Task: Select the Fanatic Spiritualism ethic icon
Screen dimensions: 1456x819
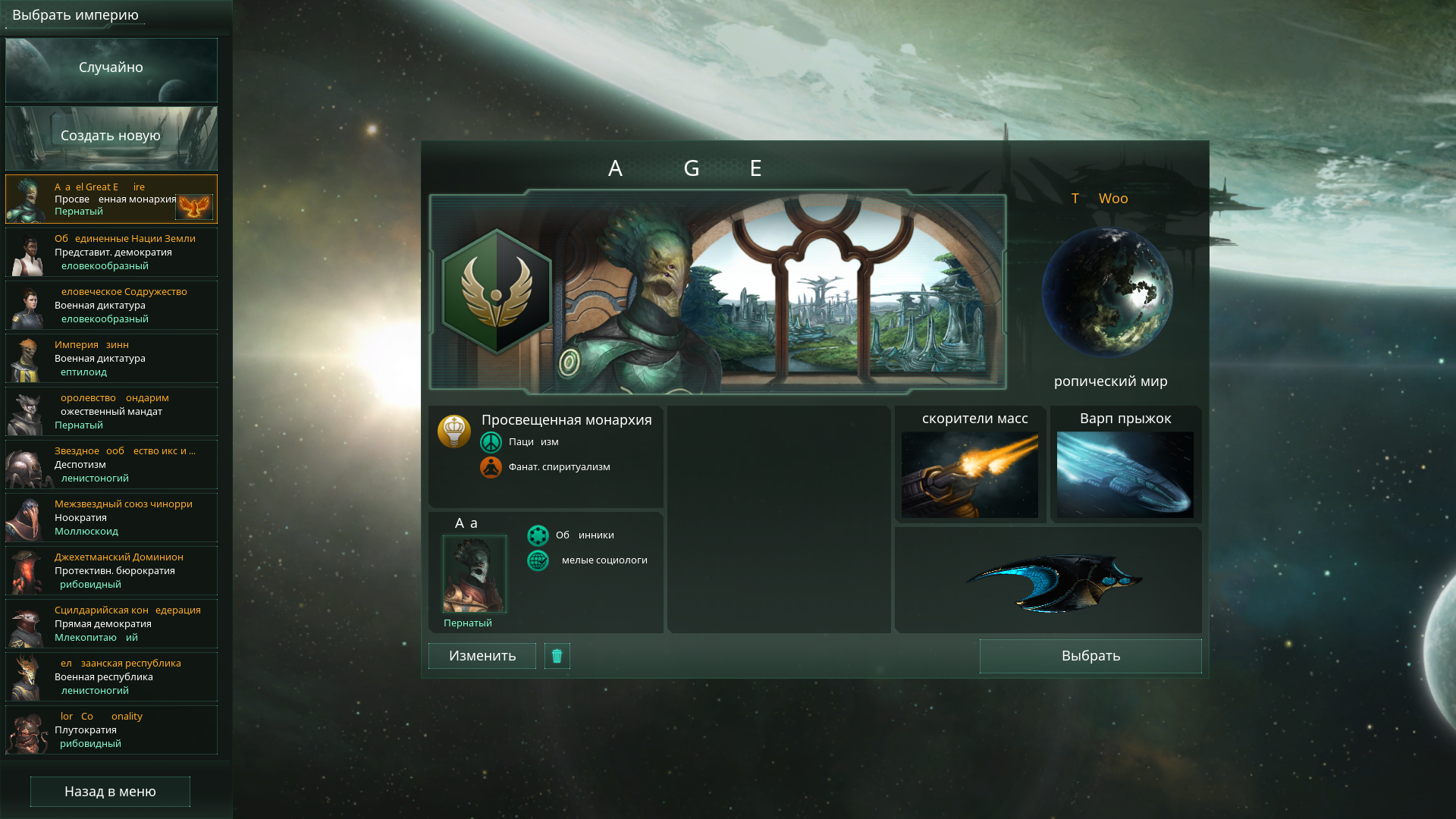Action: coord(492,467)
